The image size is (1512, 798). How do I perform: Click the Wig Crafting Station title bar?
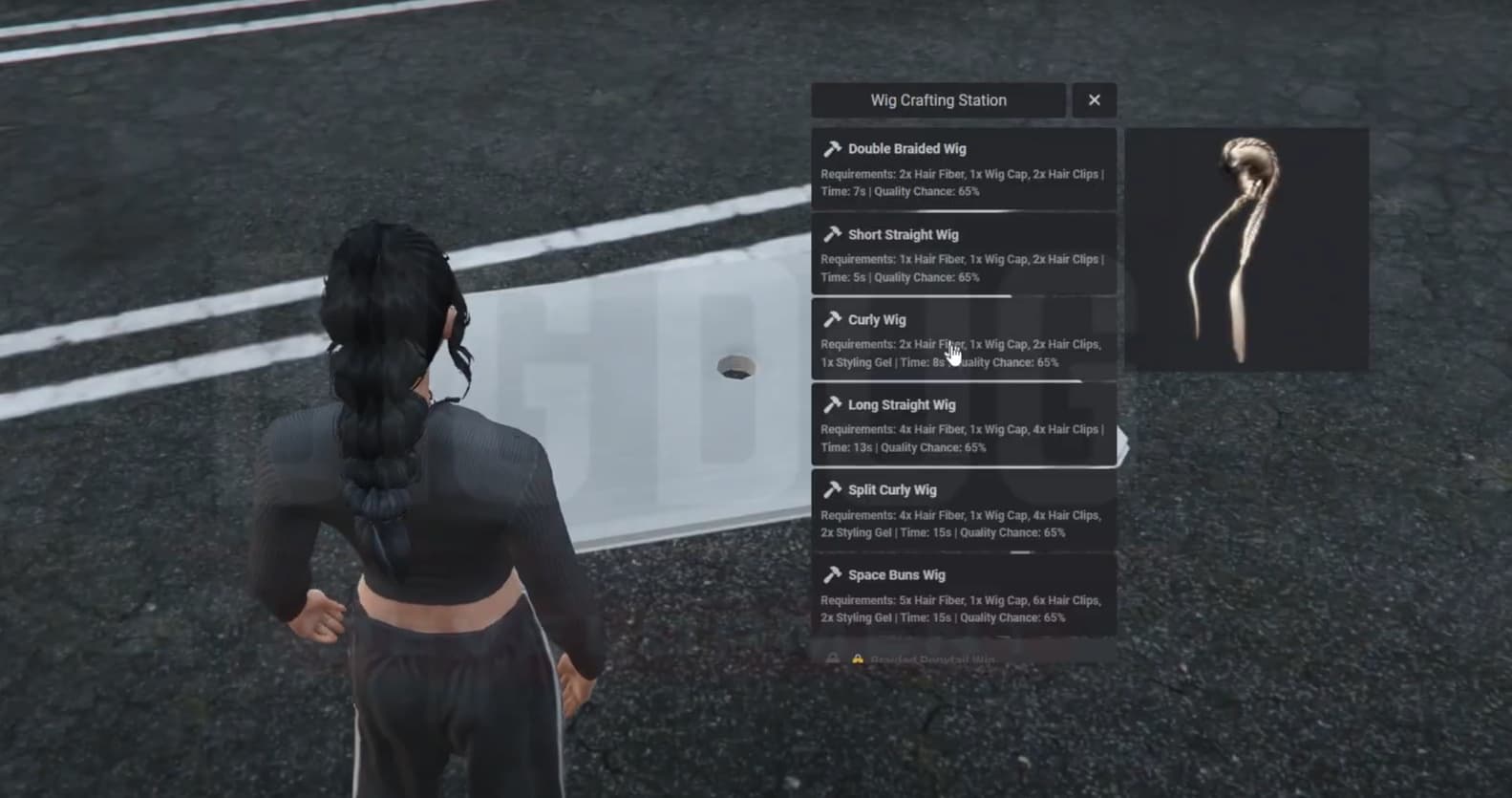pos(939,99)
